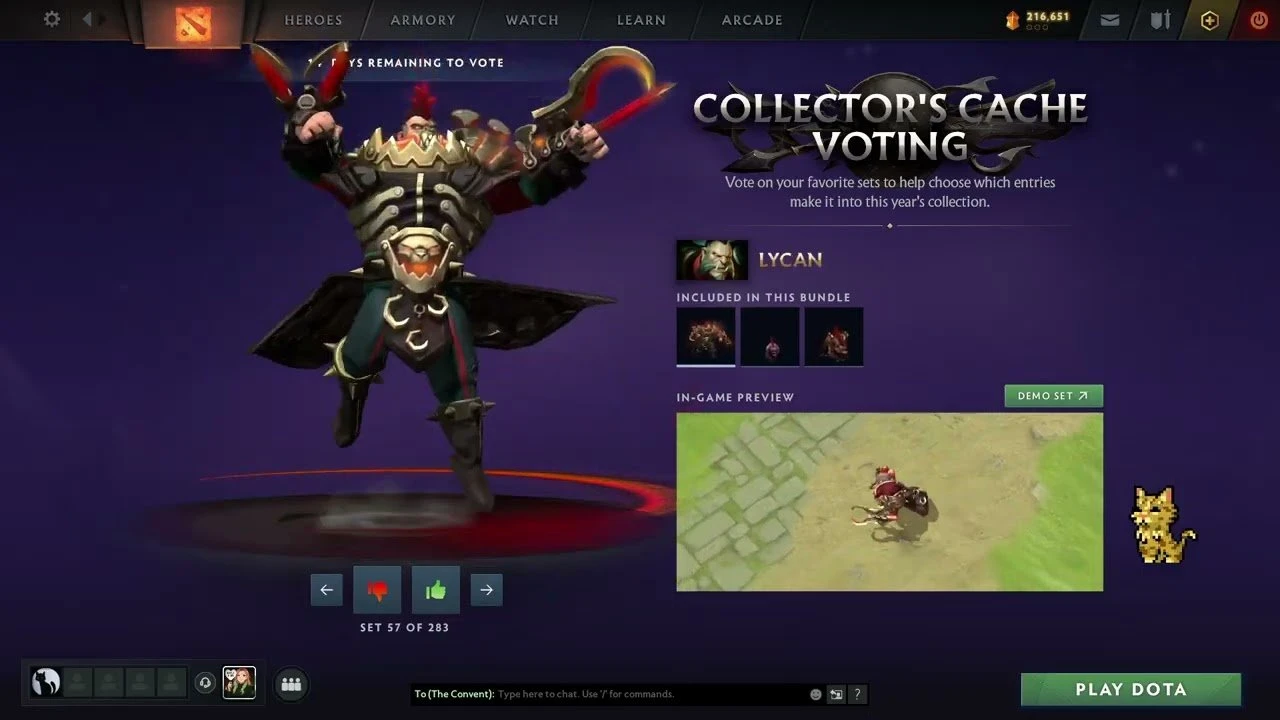Show the previous set with left arrow
Image resolution: width=1280 pixels, height=720 pixels.
click(x=326, y=590)
